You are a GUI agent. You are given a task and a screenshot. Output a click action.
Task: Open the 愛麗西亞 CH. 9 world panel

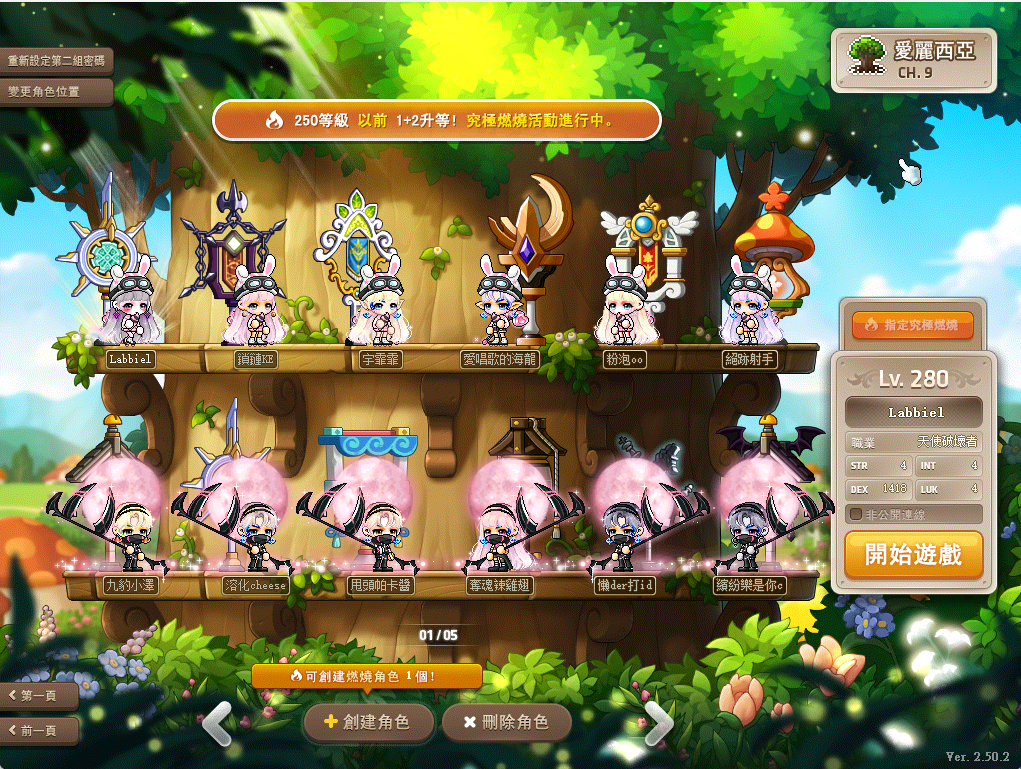pos(913,58)
